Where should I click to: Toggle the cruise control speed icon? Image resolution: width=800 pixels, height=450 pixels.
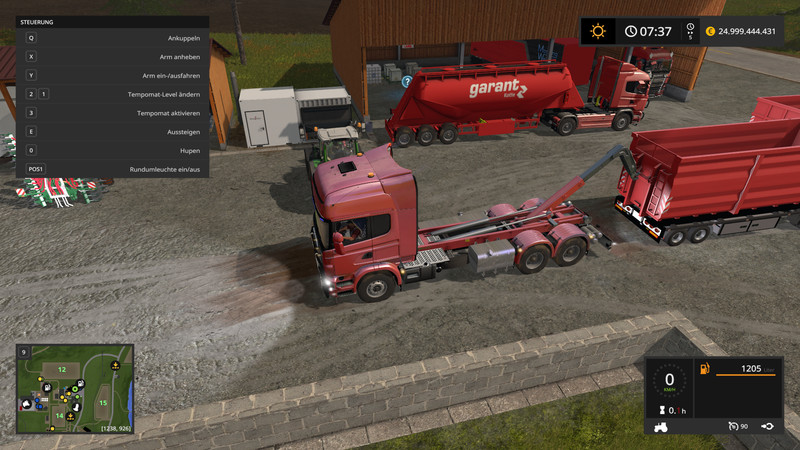click(732, 427)
